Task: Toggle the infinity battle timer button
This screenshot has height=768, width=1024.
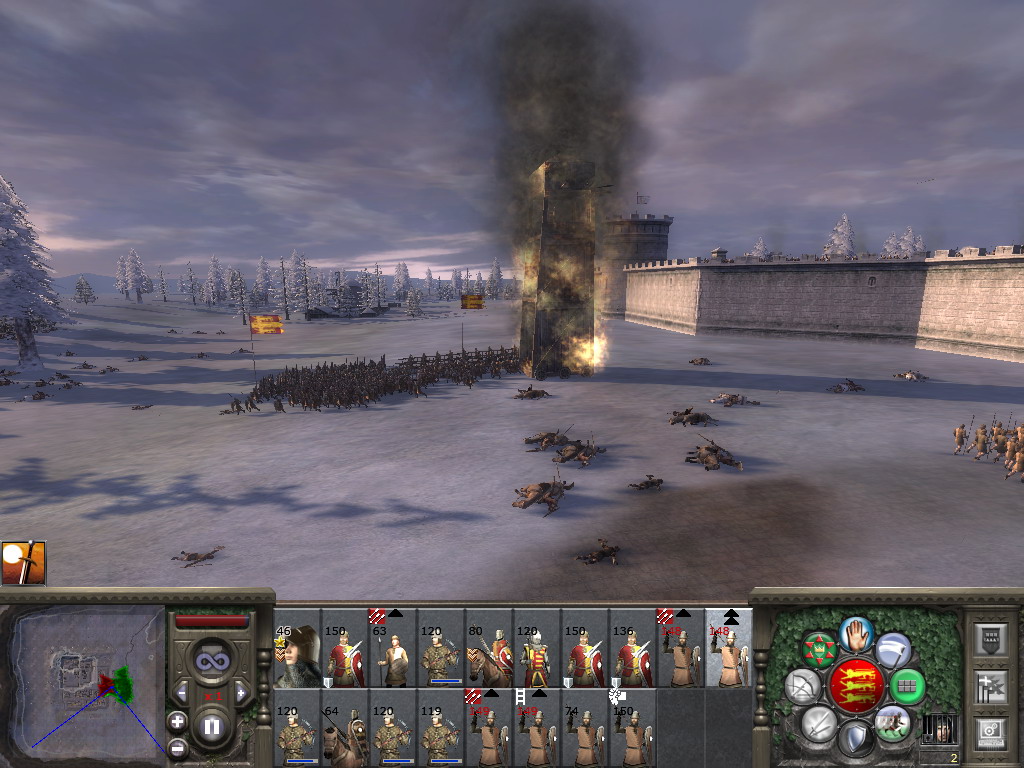Action: (x=211, y=662)
